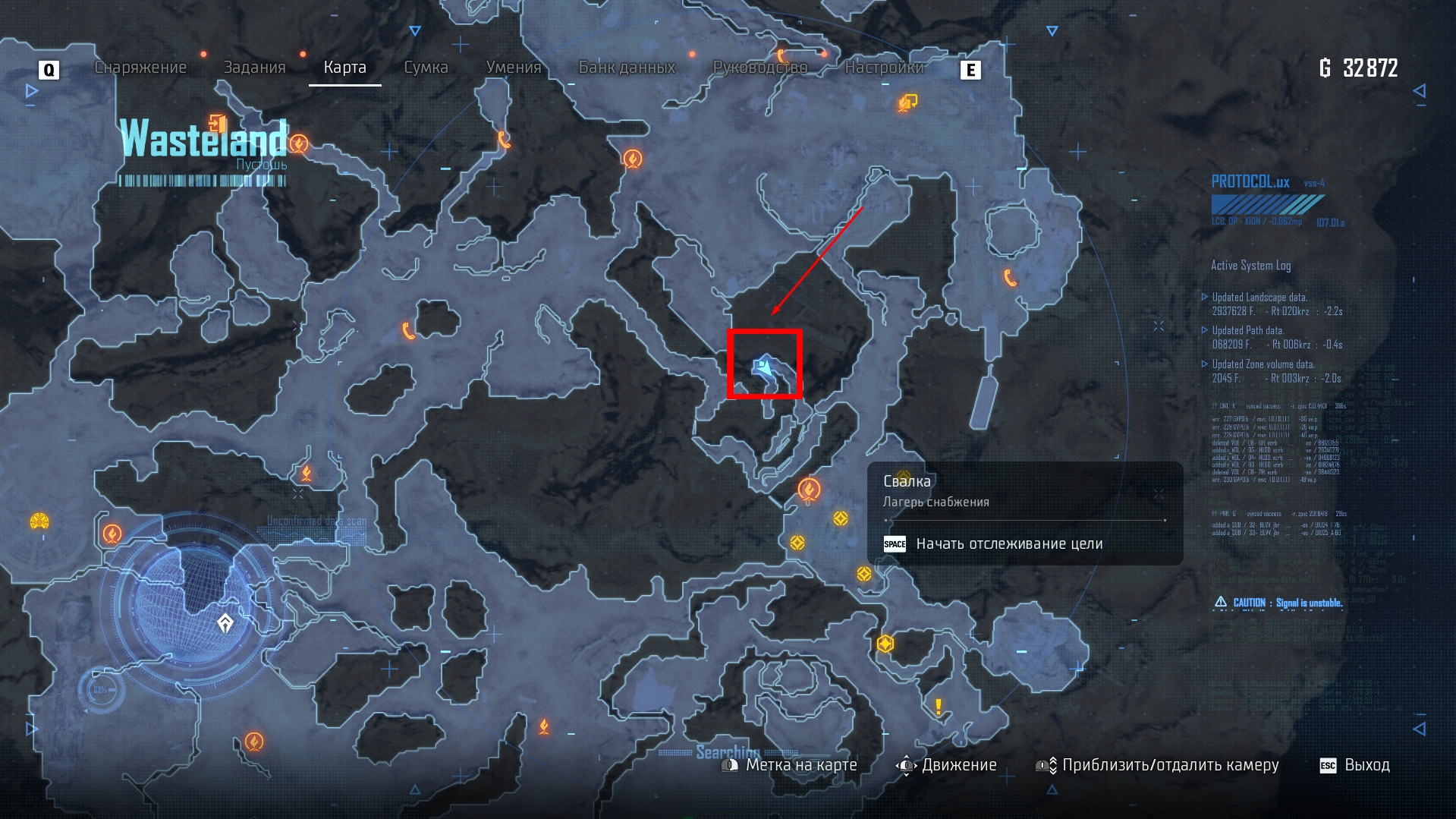Select the orange exit door marker by Wasteland title
The height and width of the screenshot is (819, 1456).
[x=218, y=123]
